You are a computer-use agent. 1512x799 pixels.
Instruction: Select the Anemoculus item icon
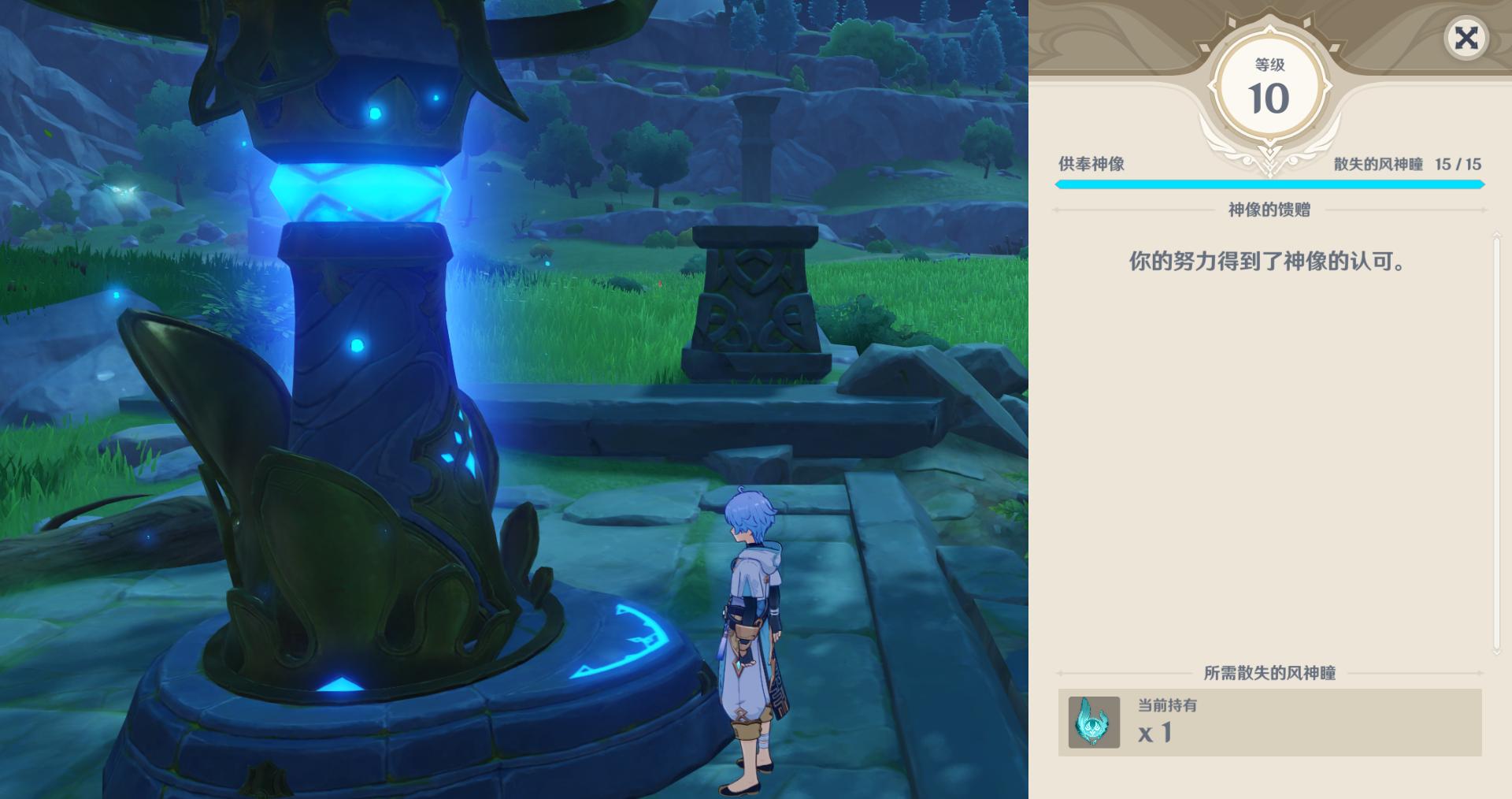pyautogui.click(x=1094, y=722)
